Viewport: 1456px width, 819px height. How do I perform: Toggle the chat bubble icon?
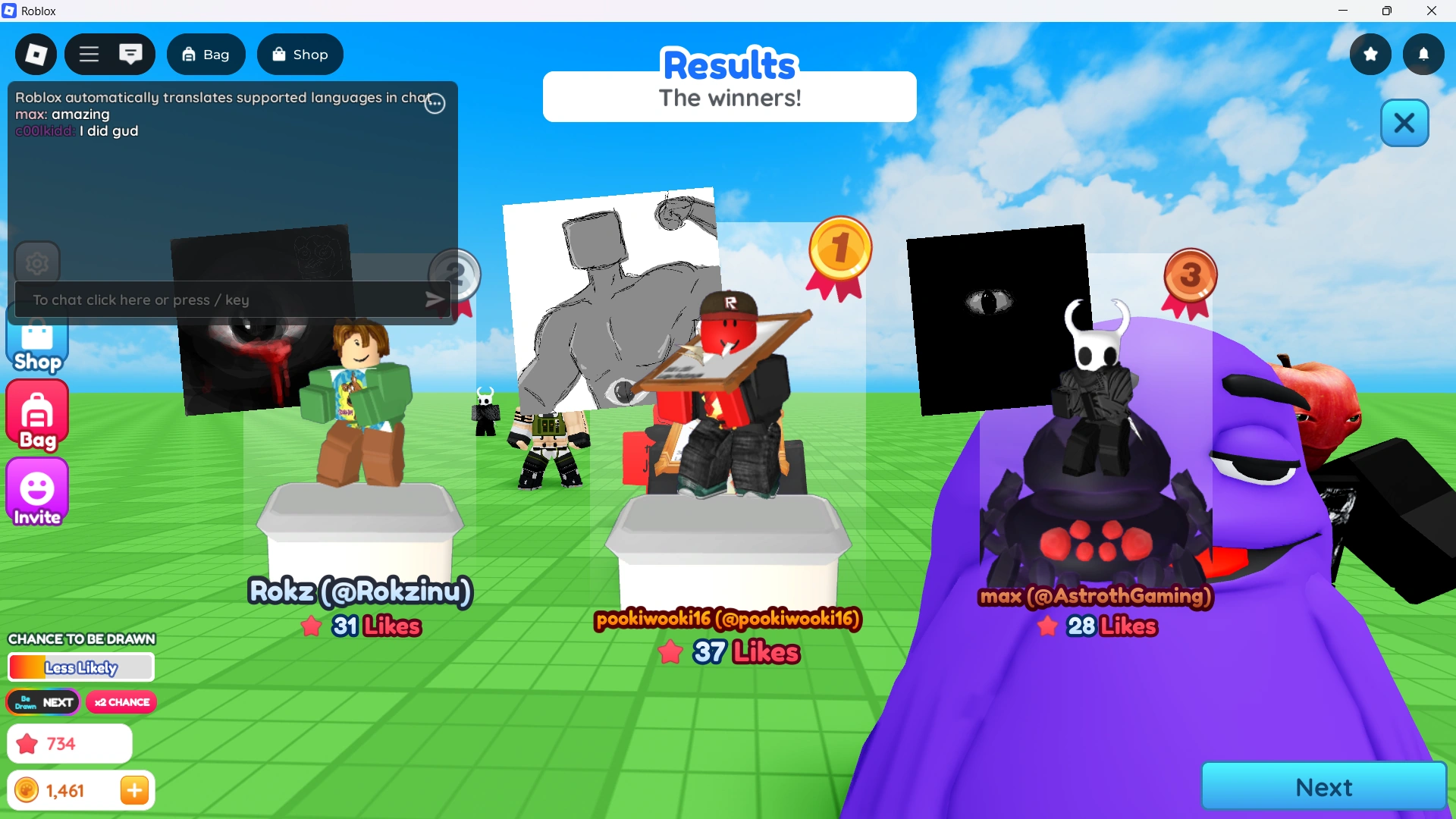[131, 54]
